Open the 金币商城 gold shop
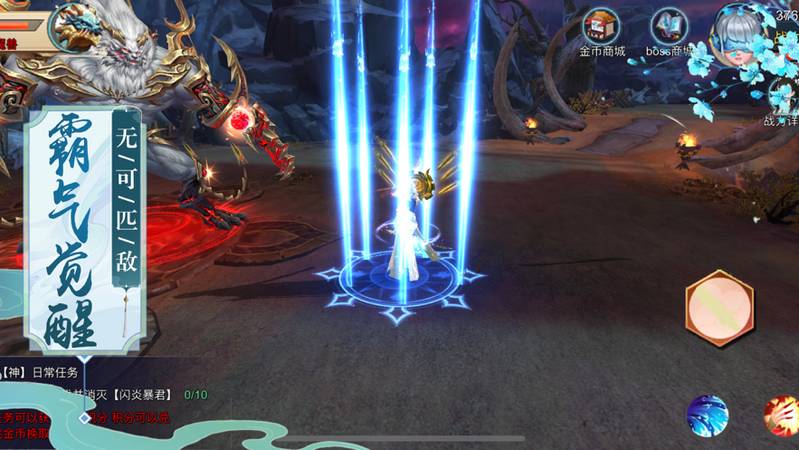Screen dimensions: 799x450 [x=601, y=29]
